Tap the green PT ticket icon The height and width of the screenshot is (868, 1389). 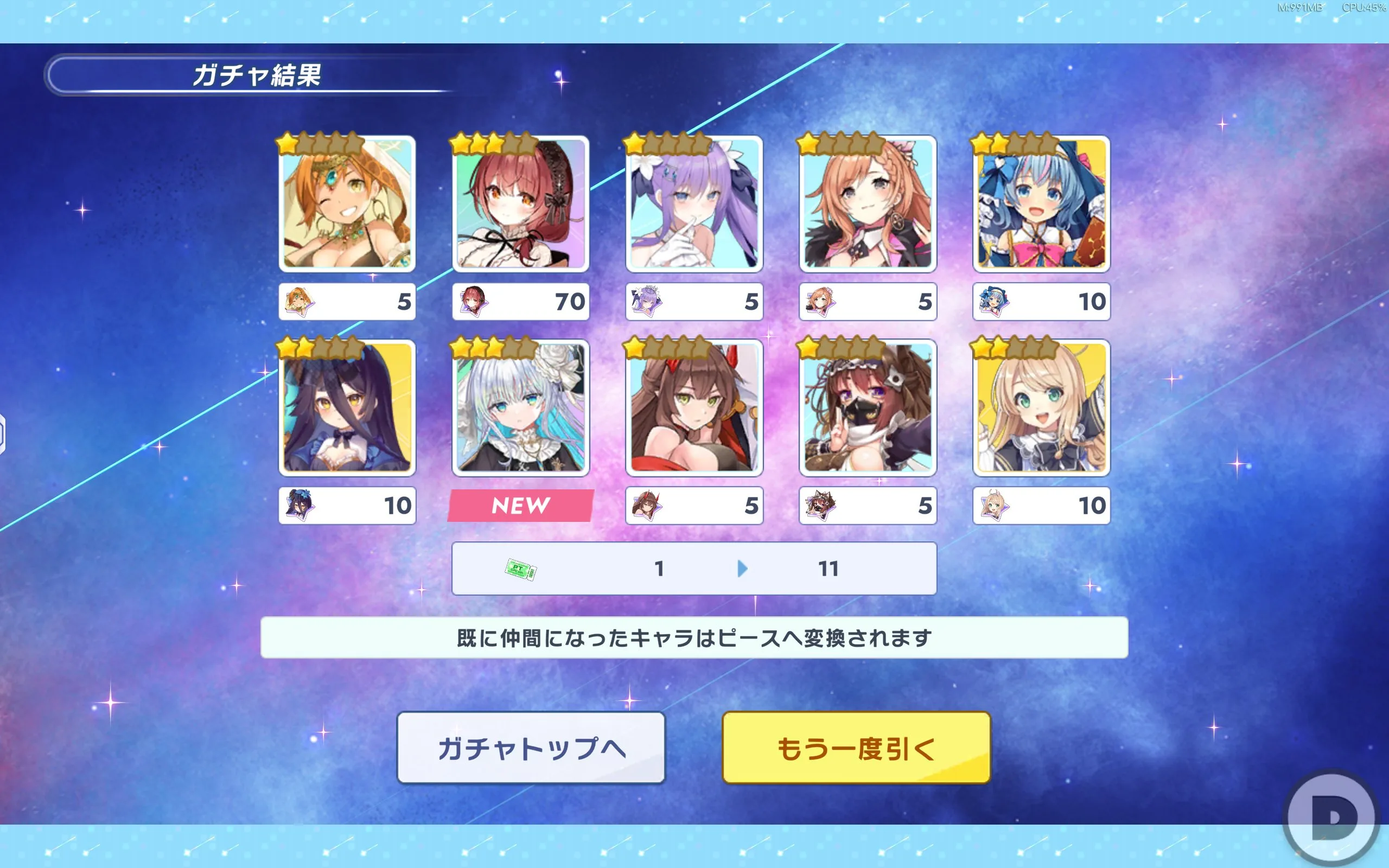520,570
